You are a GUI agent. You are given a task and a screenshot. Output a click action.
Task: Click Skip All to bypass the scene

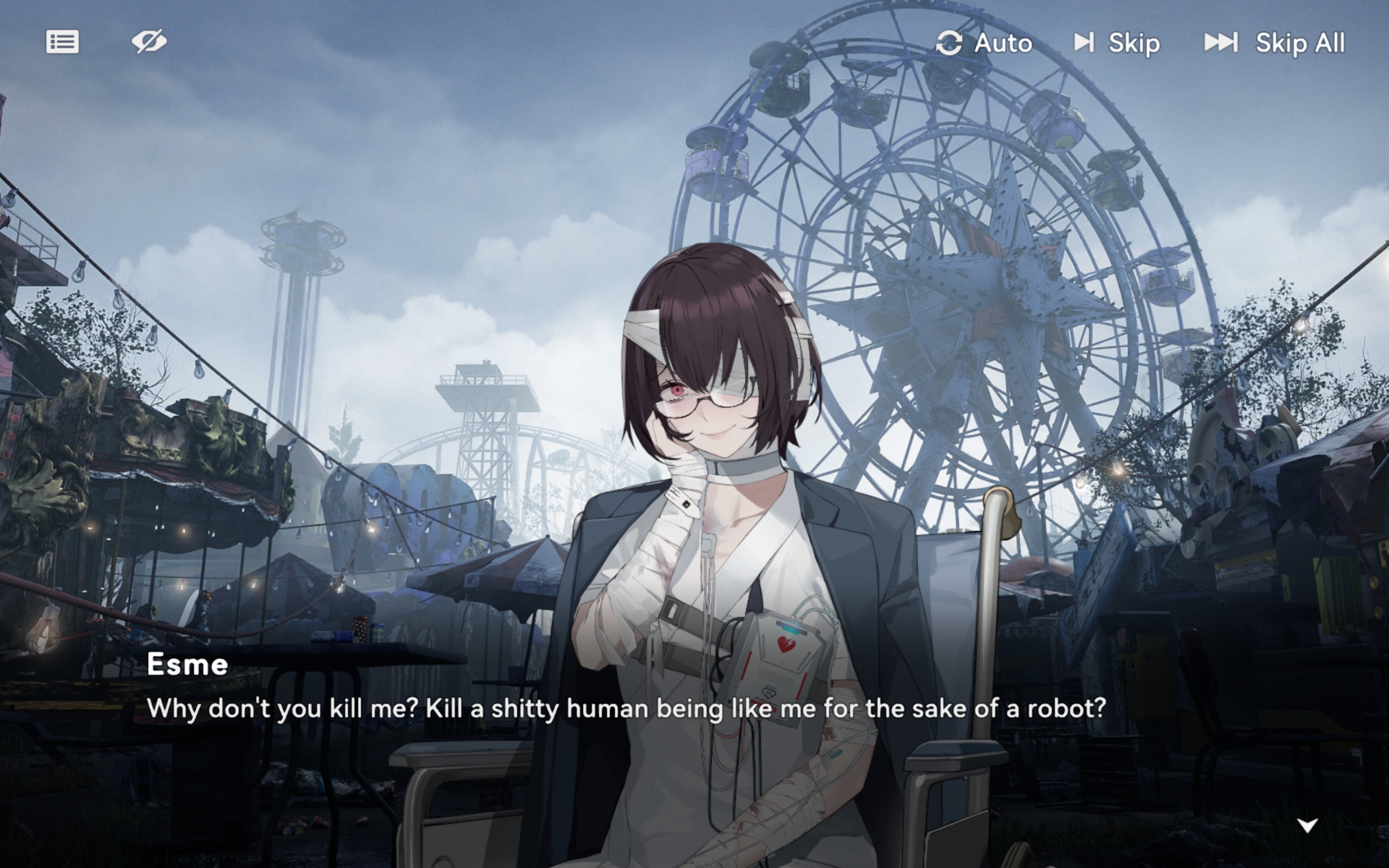click(1274, 43)
